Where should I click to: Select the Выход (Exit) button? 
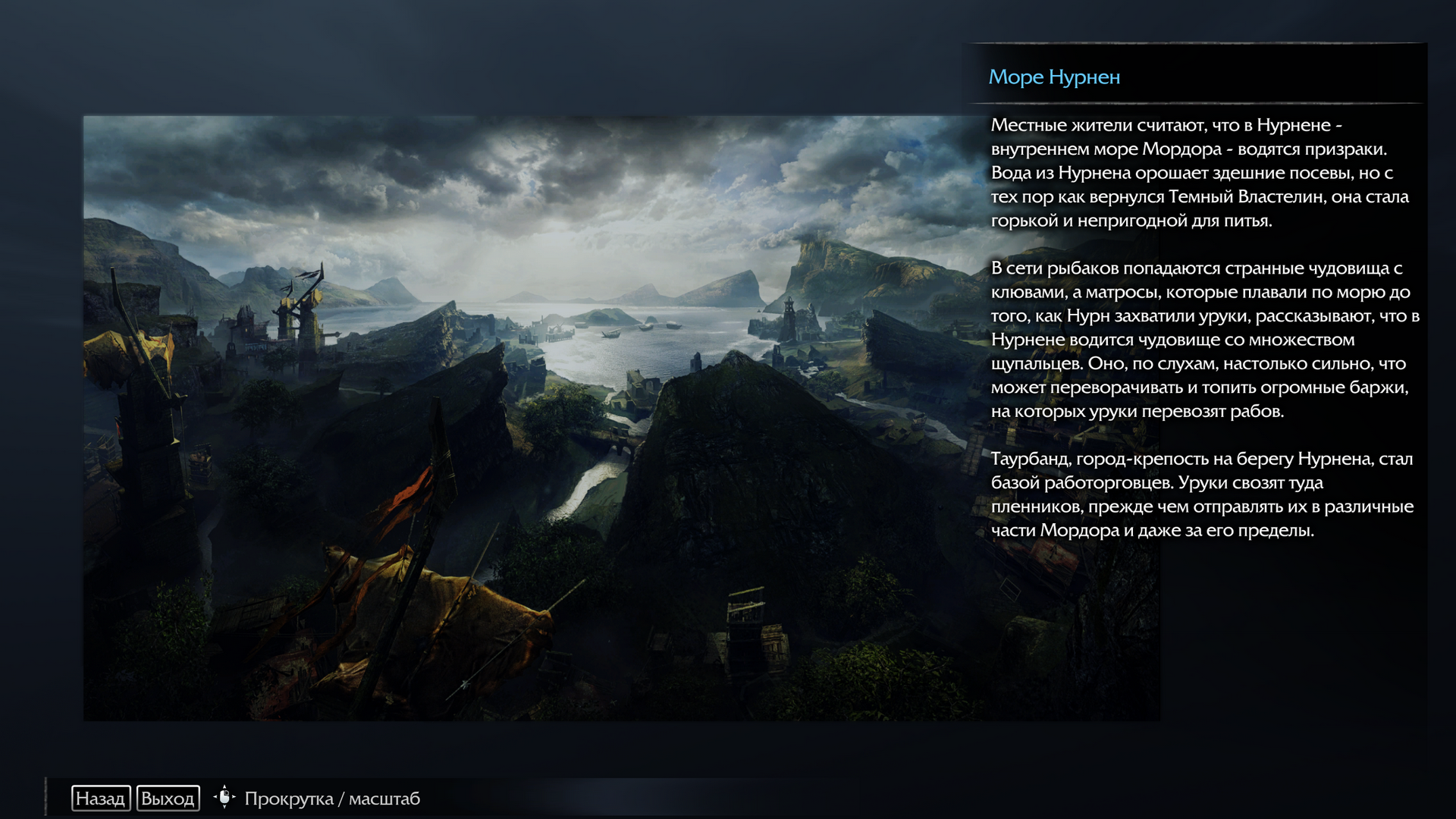[x=168, y=798]
